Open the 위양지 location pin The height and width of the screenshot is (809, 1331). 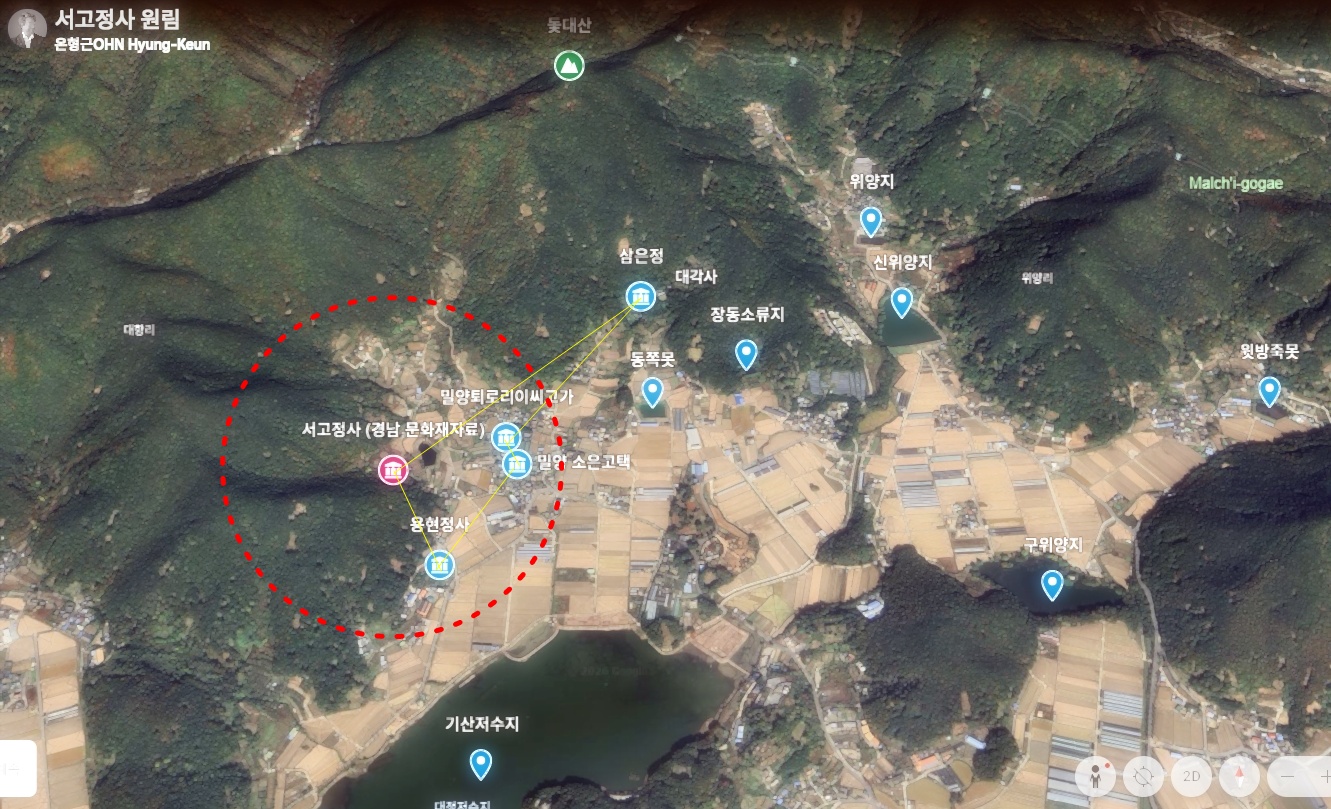click(871, 221)
